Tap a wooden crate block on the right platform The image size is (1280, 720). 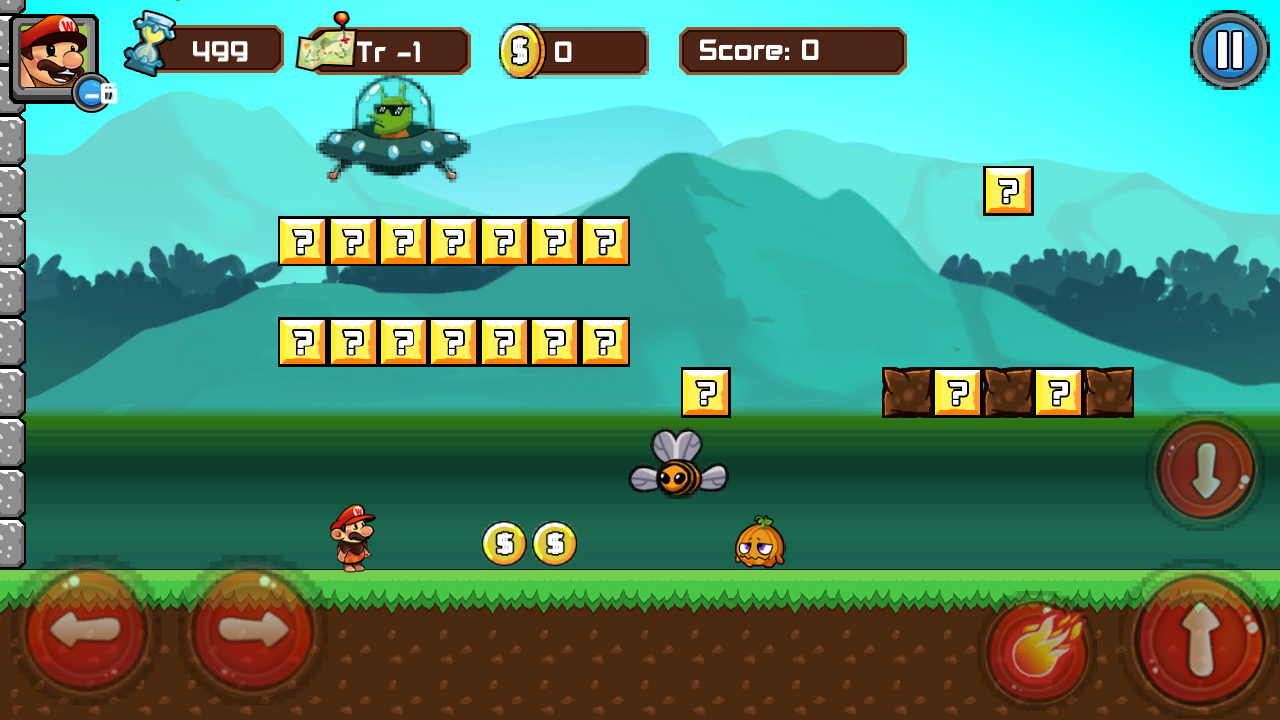910,390
